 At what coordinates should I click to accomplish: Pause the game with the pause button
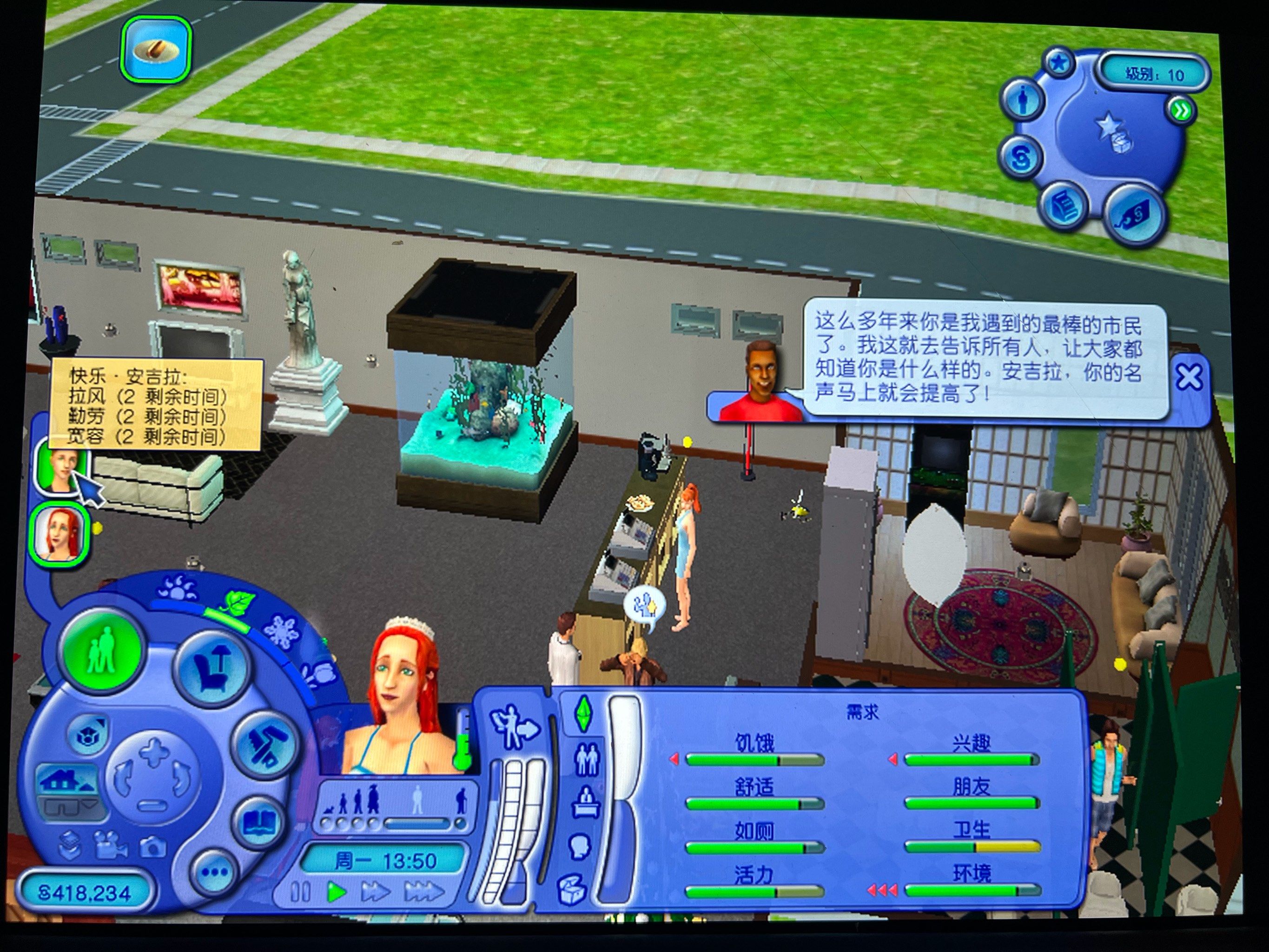point(300,892)
